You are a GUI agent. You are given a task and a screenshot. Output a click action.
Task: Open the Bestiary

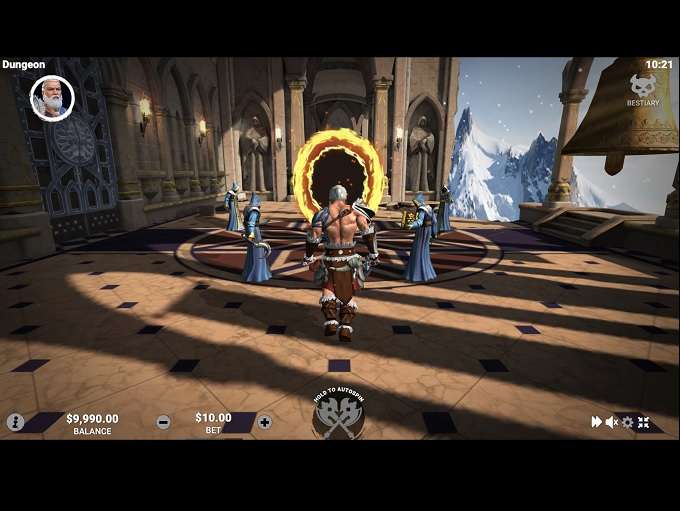coord(643,89)
